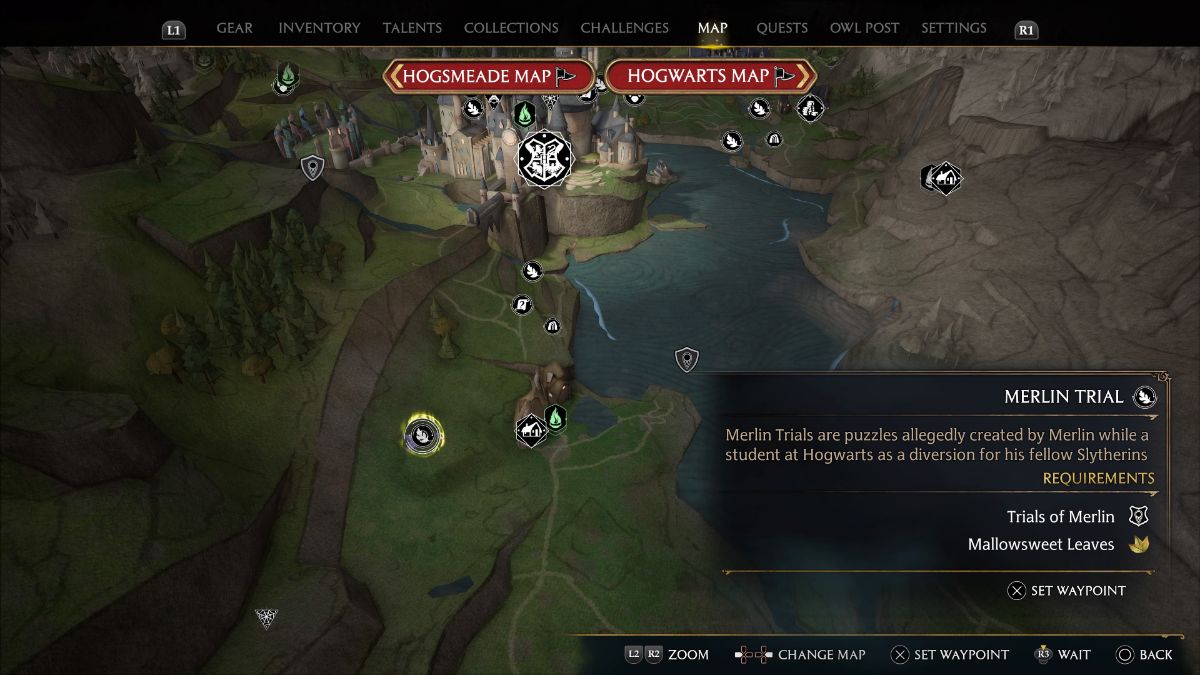Select the highlighted Merlin Trial marker
1200x675 pixels.
(x=423, y=435)
